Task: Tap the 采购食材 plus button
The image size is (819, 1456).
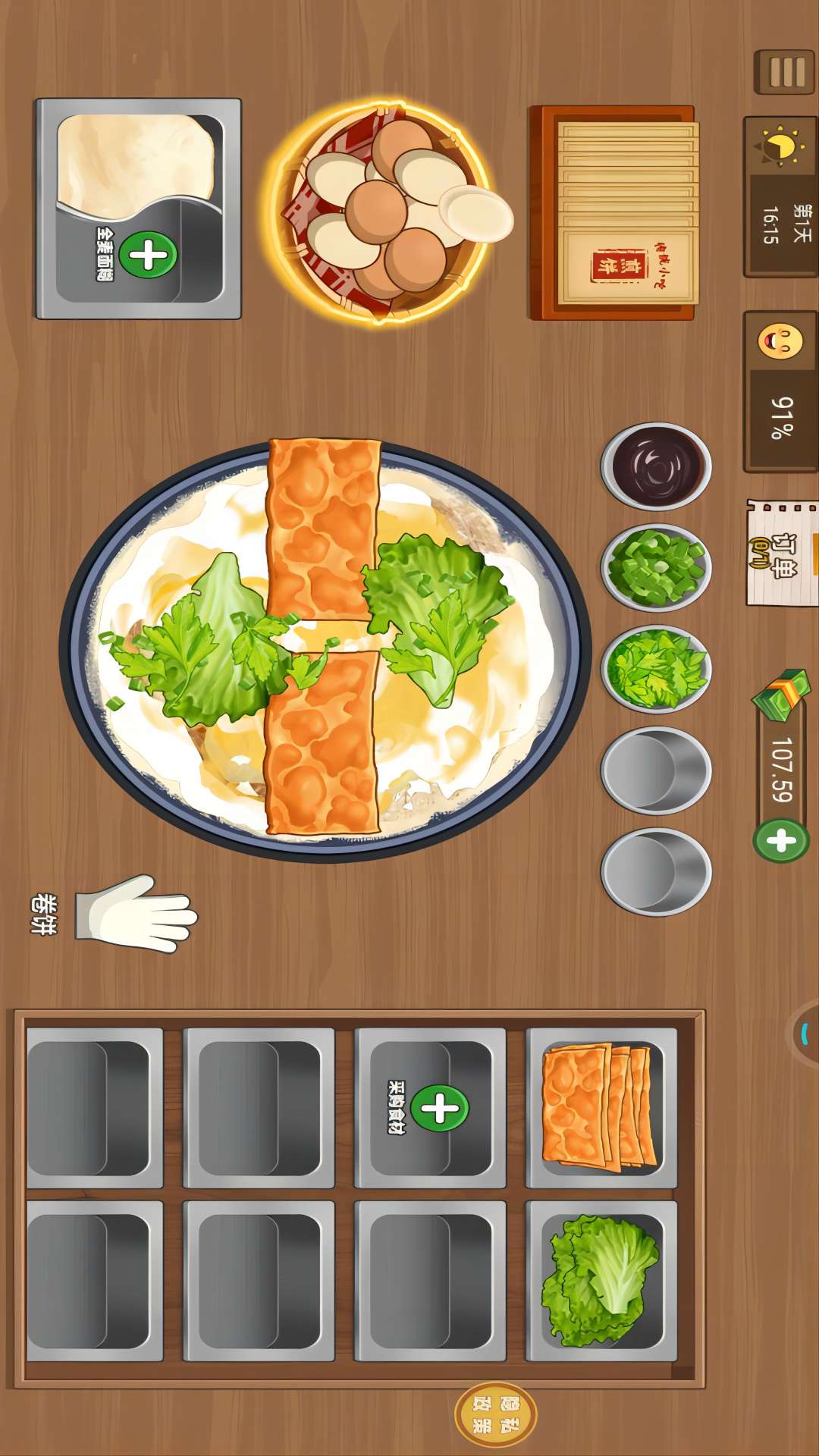Action: [x=440, y=1108]
